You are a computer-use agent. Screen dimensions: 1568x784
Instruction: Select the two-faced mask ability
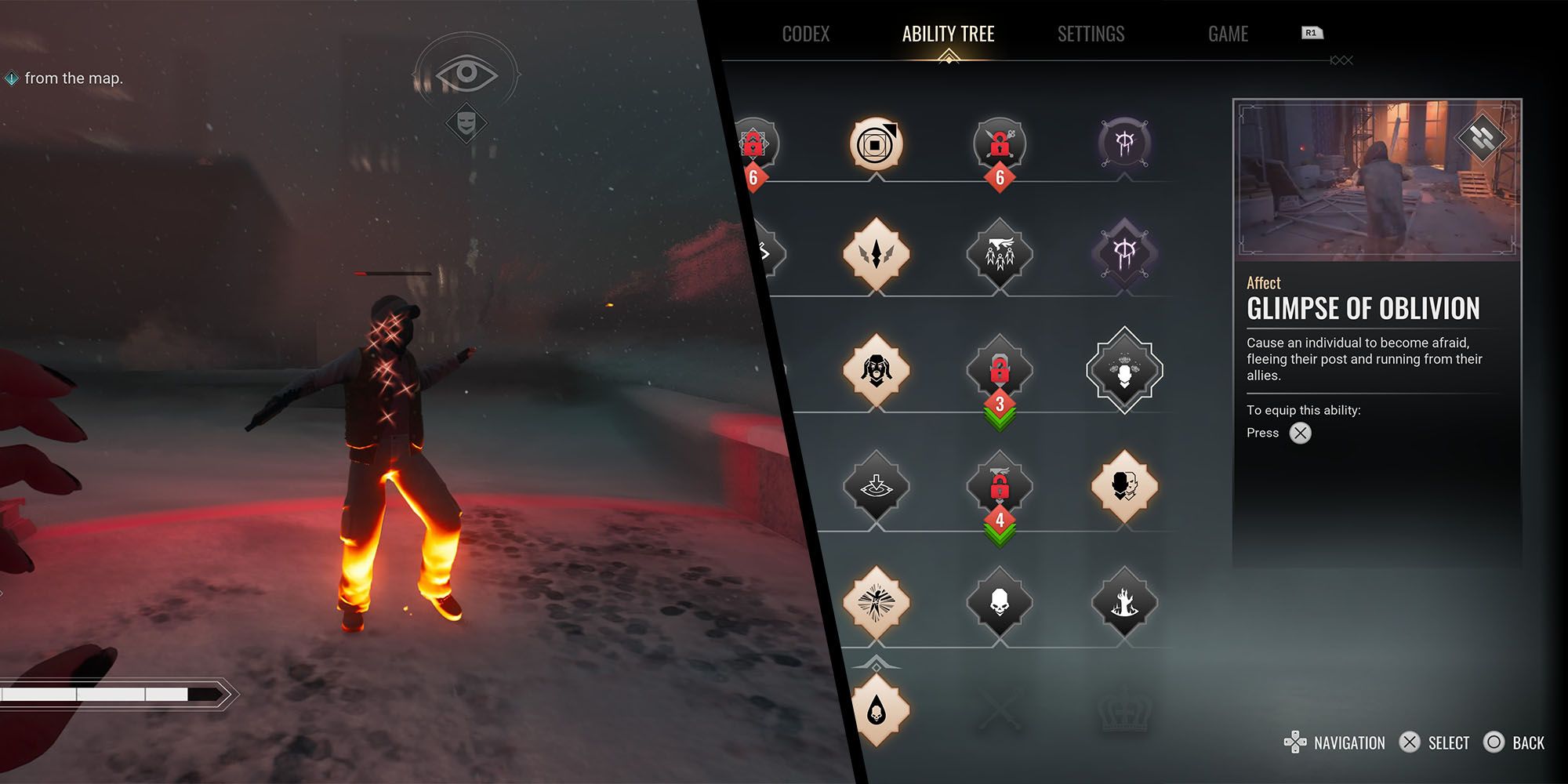pyautogui.click(x=1124, y=486)
